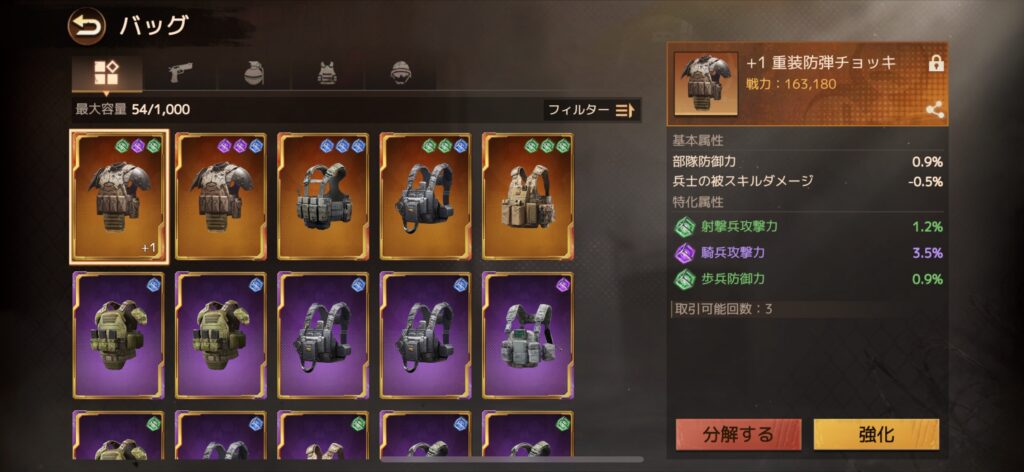1024x472 pixels.
Task: Select the +1 heavy armor vest slot
Action: coord(118,196)
